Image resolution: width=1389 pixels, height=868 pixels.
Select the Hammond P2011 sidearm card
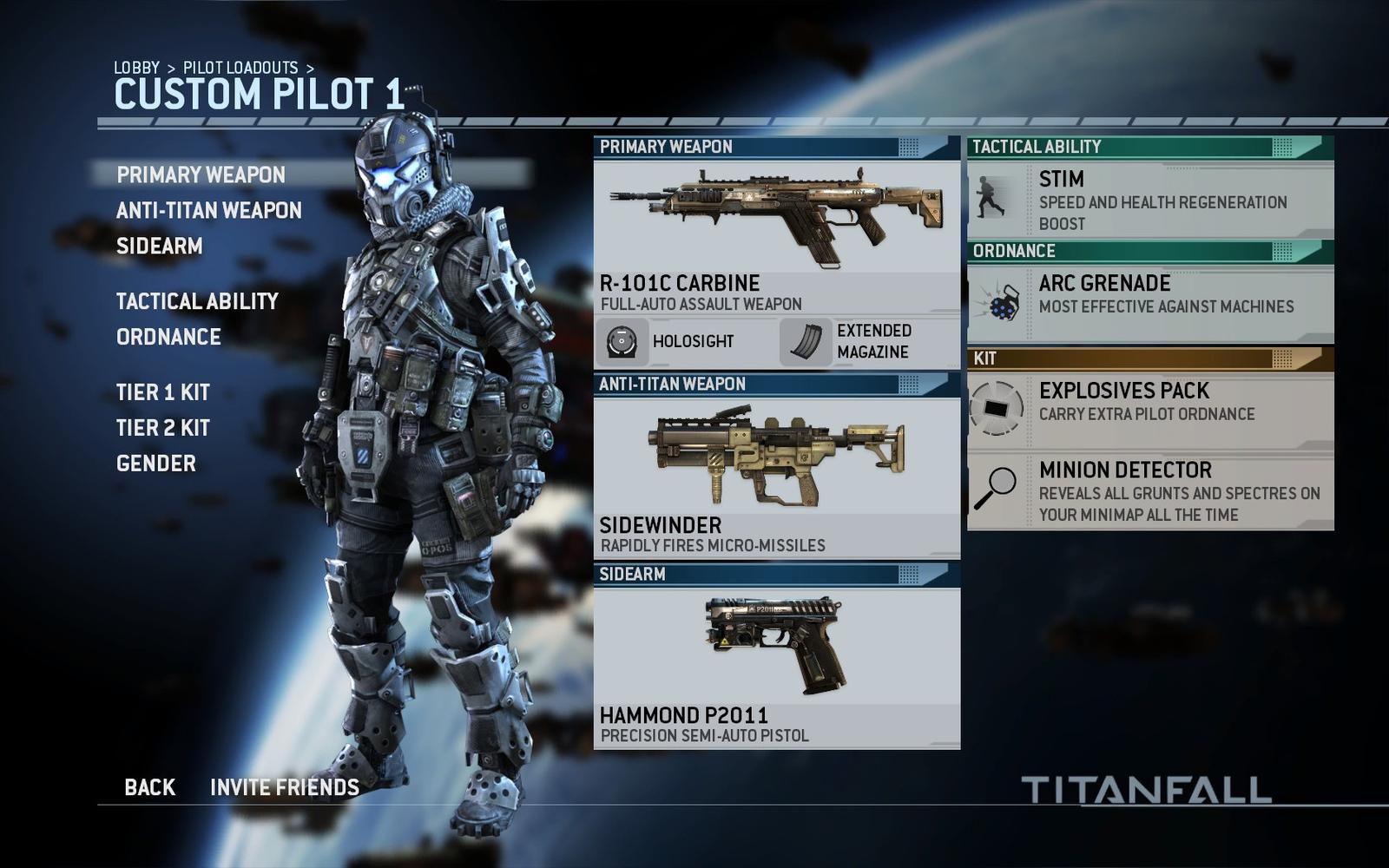coord(776,665)
